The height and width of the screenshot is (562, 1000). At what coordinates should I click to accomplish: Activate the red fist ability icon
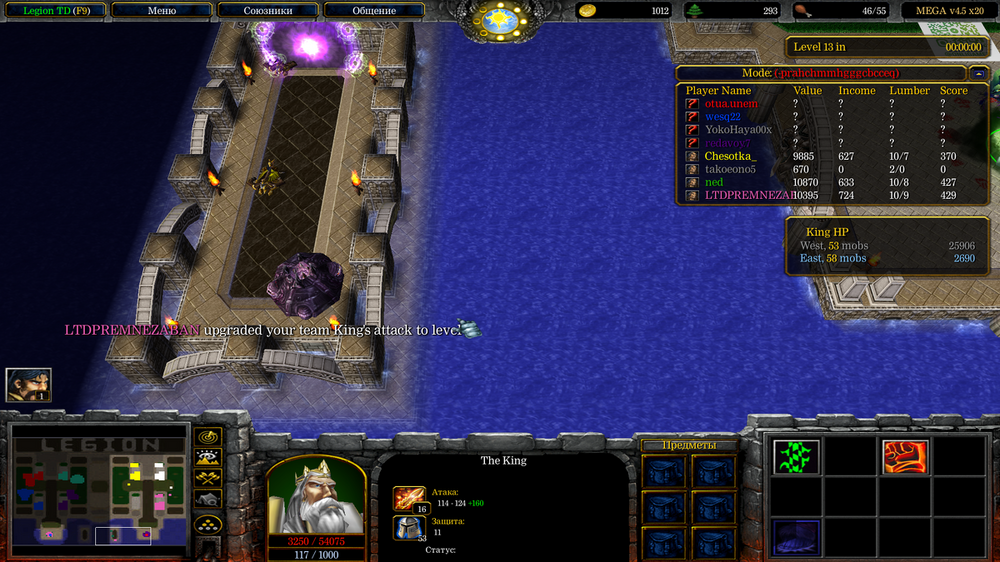click(x=904, y=457)
